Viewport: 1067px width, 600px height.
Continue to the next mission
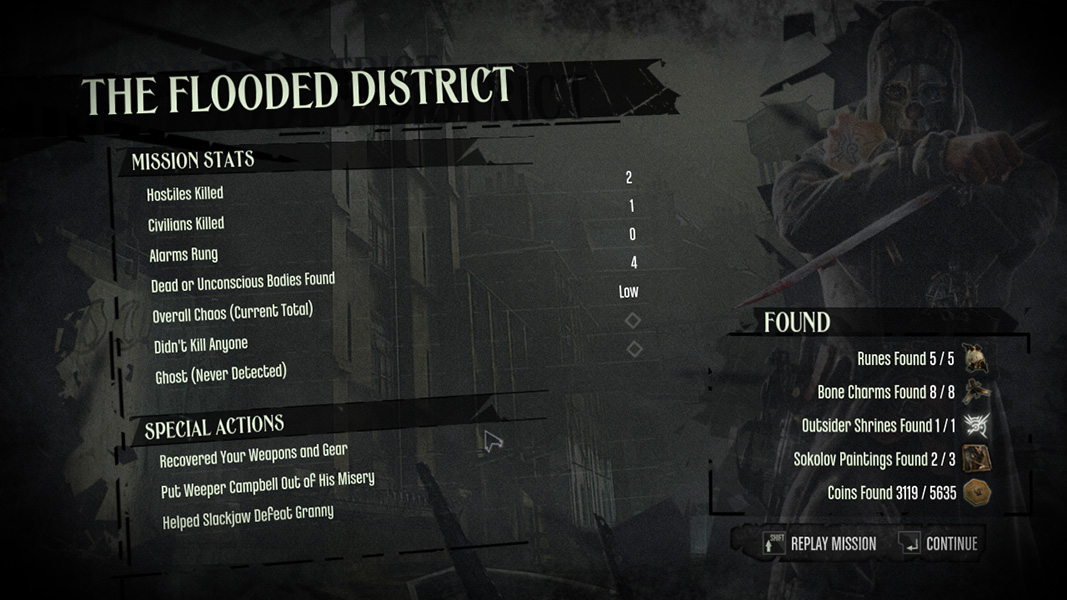(940, 543)
